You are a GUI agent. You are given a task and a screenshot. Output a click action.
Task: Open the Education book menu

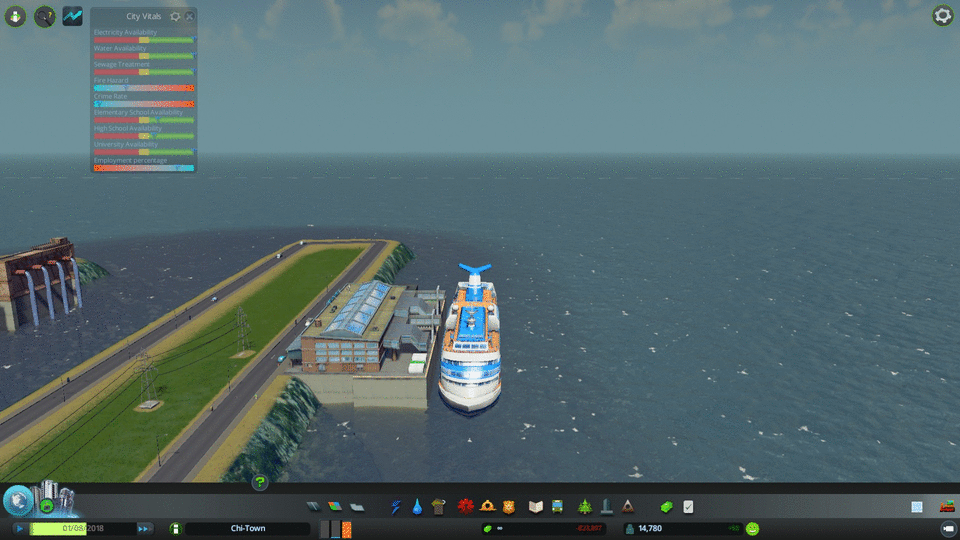[x=535, y=507]
